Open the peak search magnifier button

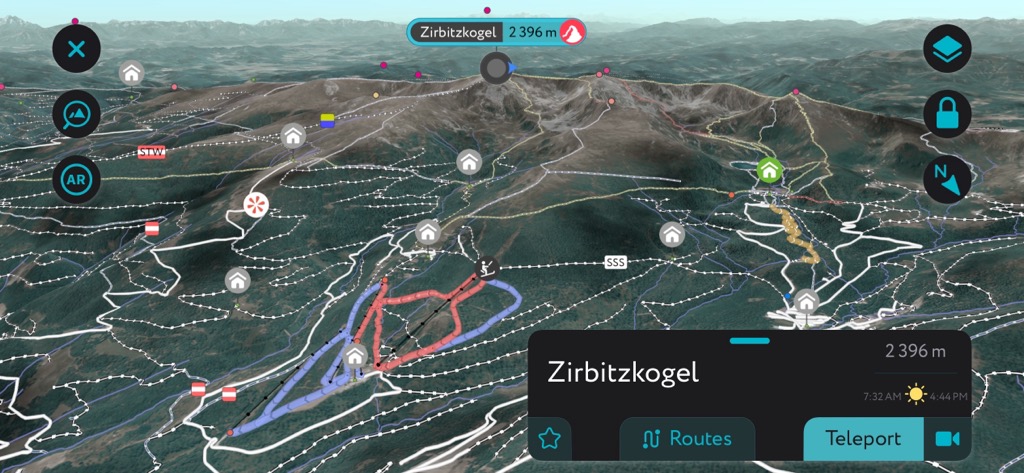(x=76, y=114)
